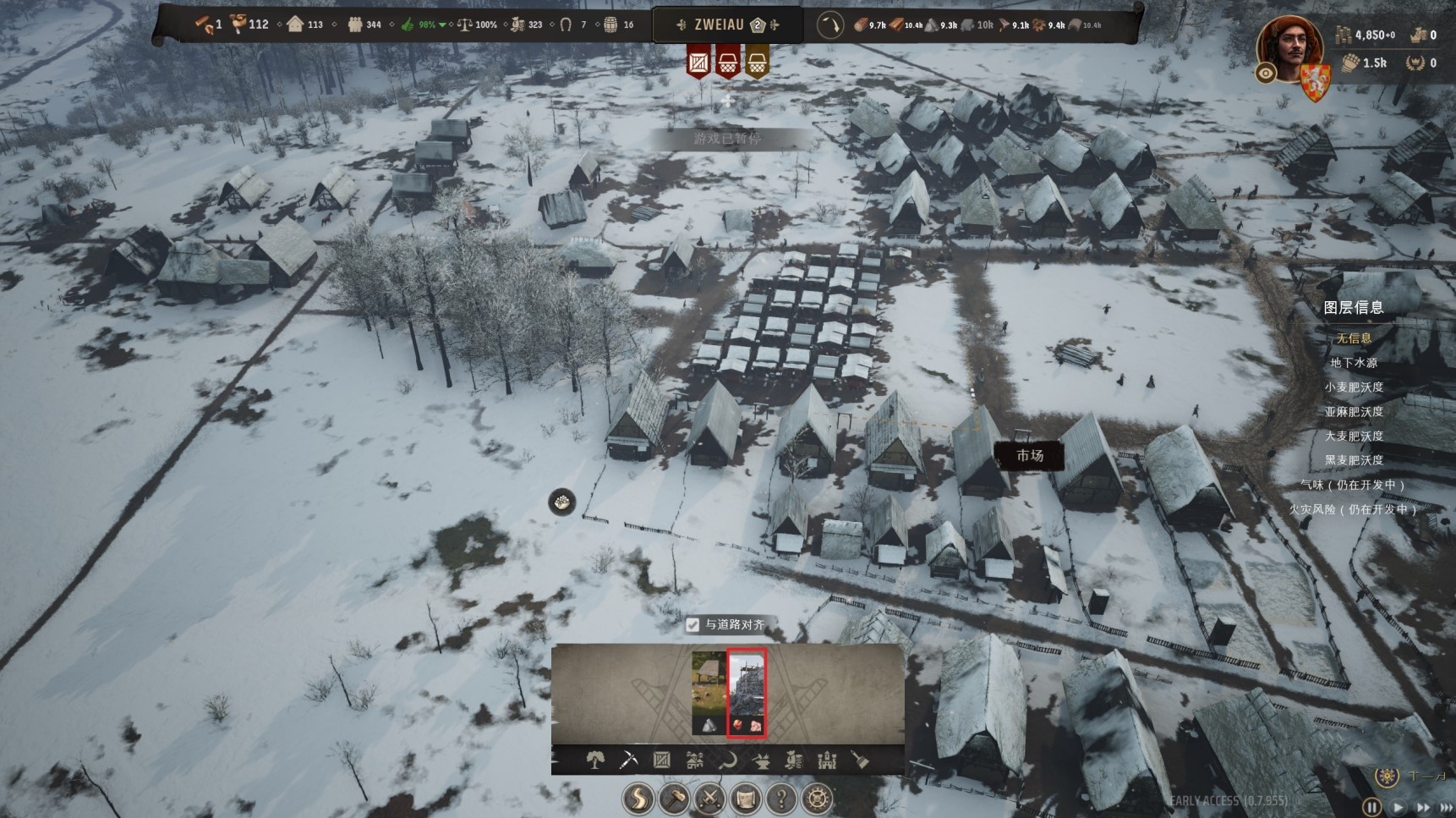Viewport: 1456px width, 818px height.
Task: Open the sickle farming build category
Action: (728, 760)
